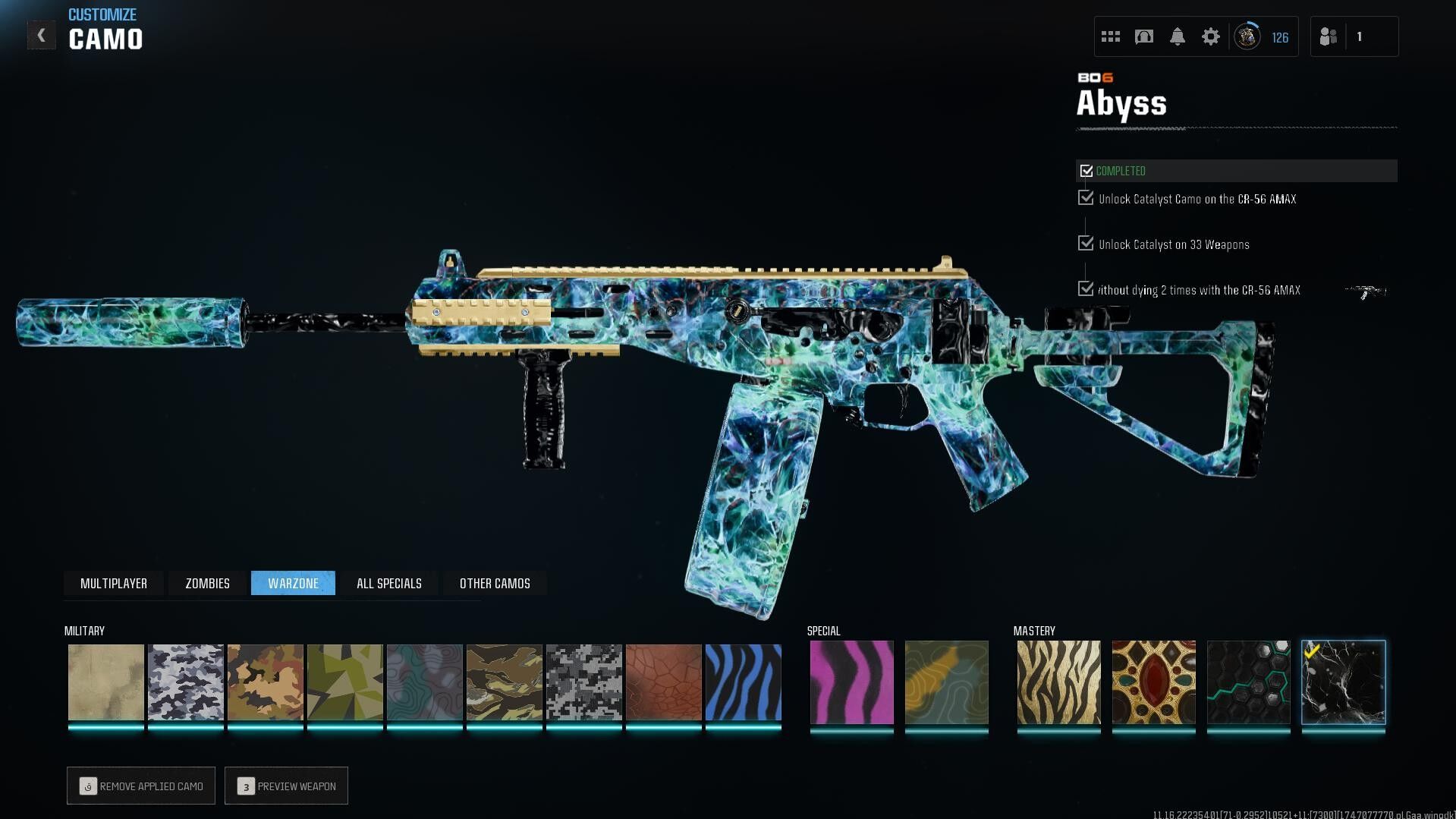The height and width of the screenshot is (819, 1456).
Task: Select the blue tiger stripe Military camo
Action: [x=744, y=682]
